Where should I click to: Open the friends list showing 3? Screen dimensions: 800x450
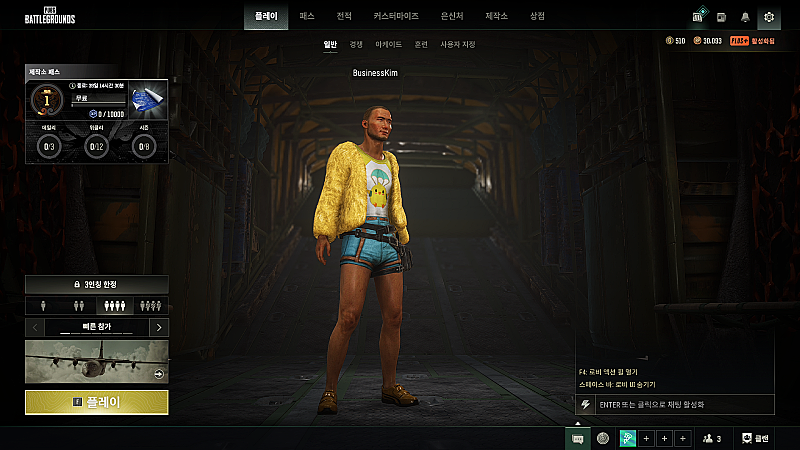(712, 438)
